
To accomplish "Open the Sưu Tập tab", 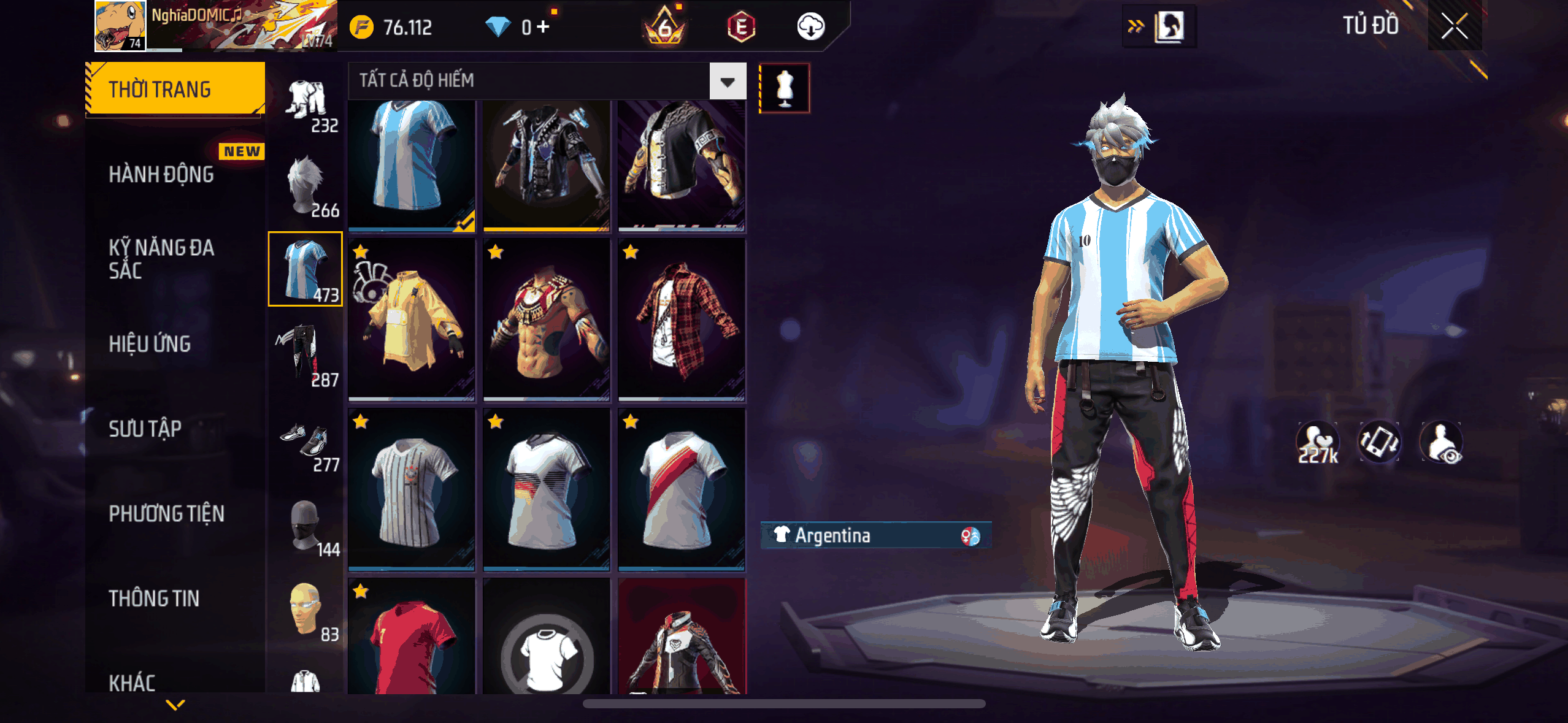I will 145,429.
